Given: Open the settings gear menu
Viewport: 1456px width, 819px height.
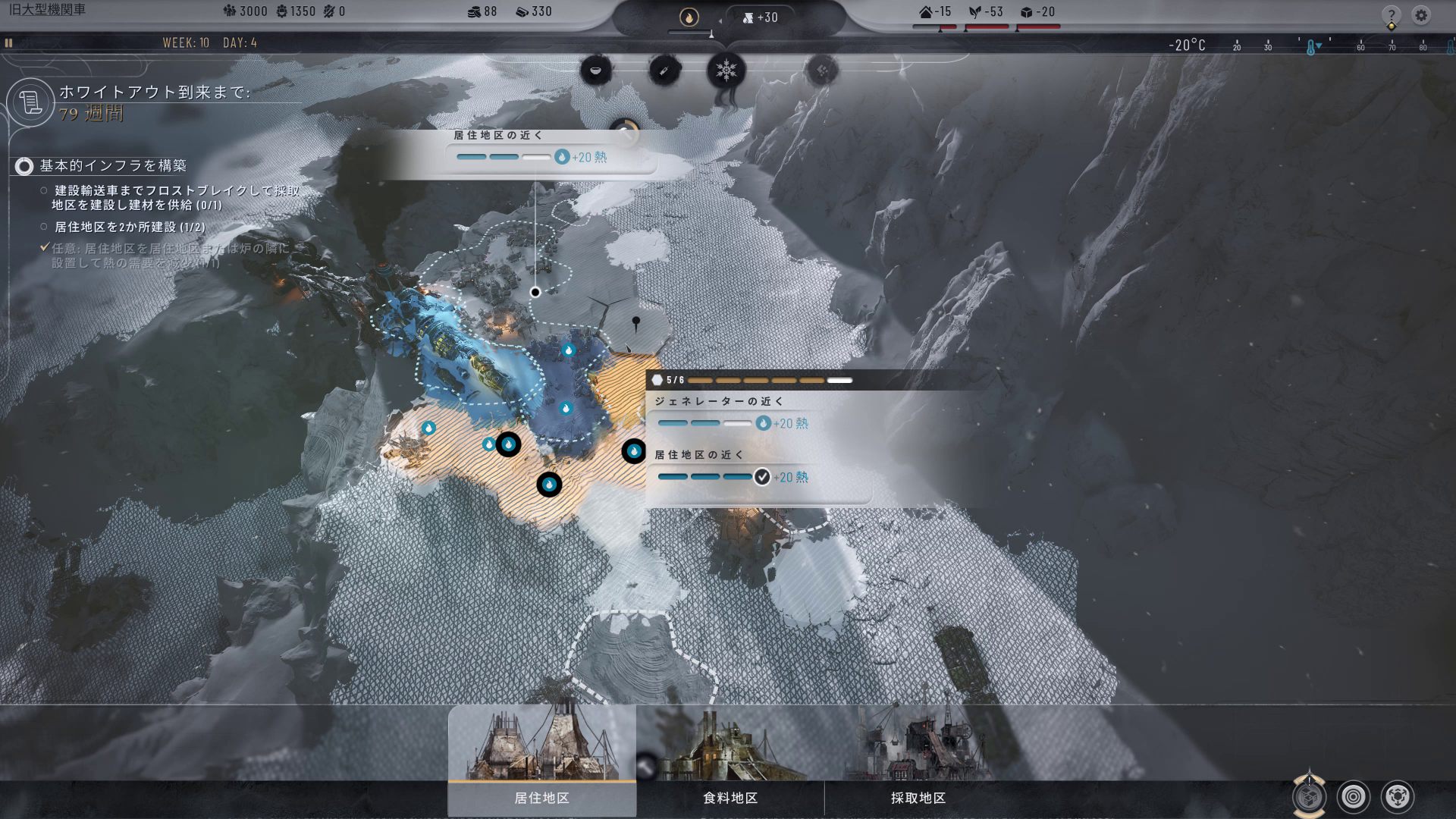Looking at the screenshot, I should (1421, 15).
